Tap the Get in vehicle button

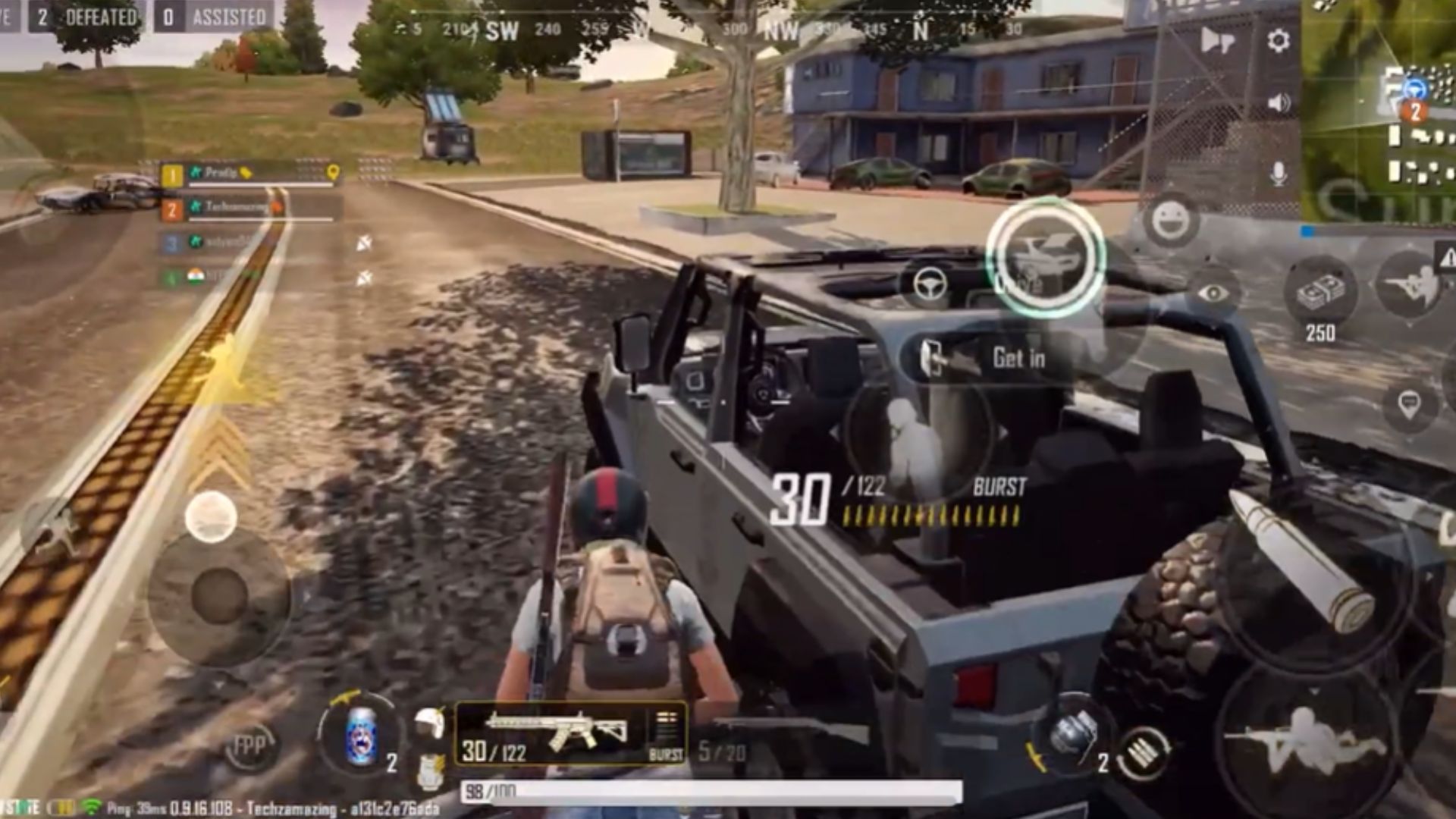click(x=986, y=358)
